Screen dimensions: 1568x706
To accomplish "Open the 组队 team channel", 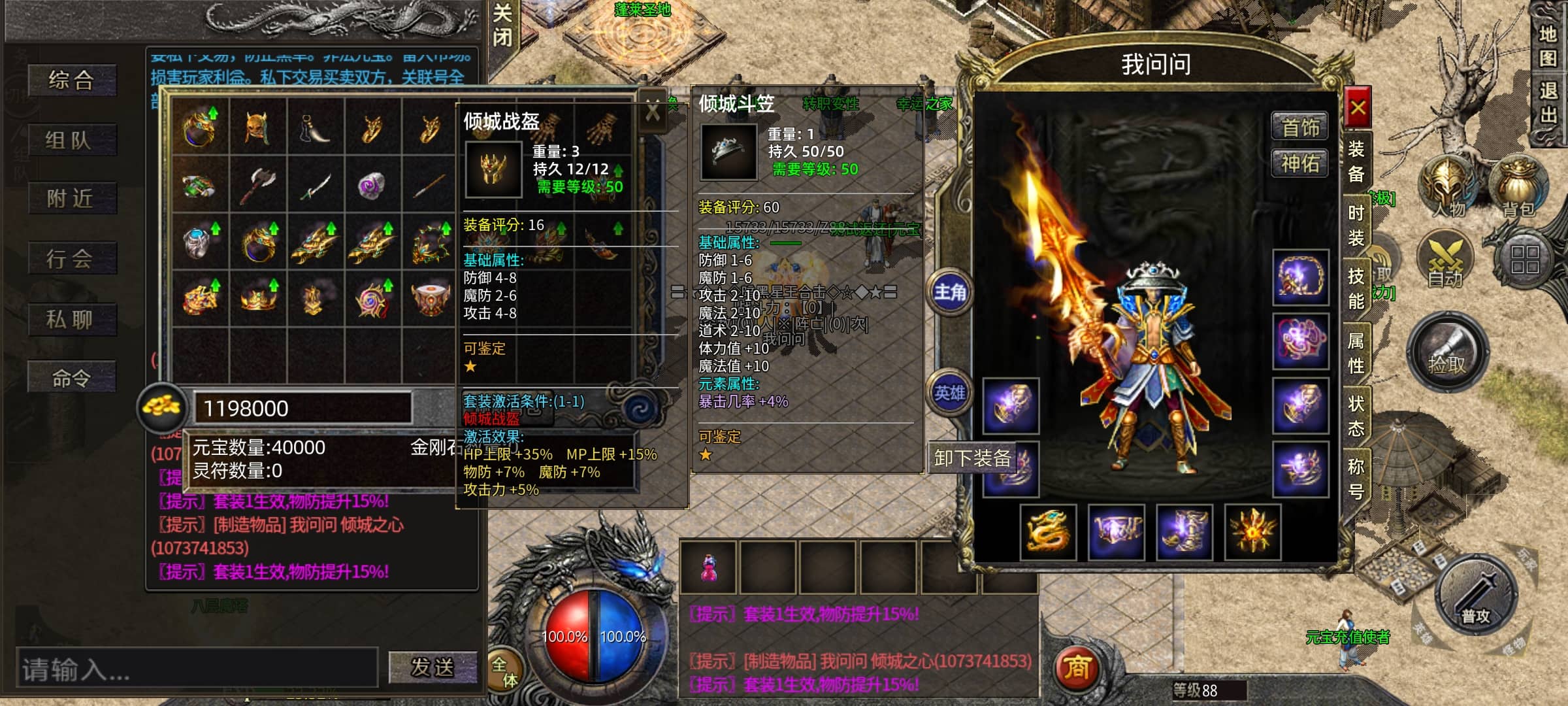I will coord(72,139).
